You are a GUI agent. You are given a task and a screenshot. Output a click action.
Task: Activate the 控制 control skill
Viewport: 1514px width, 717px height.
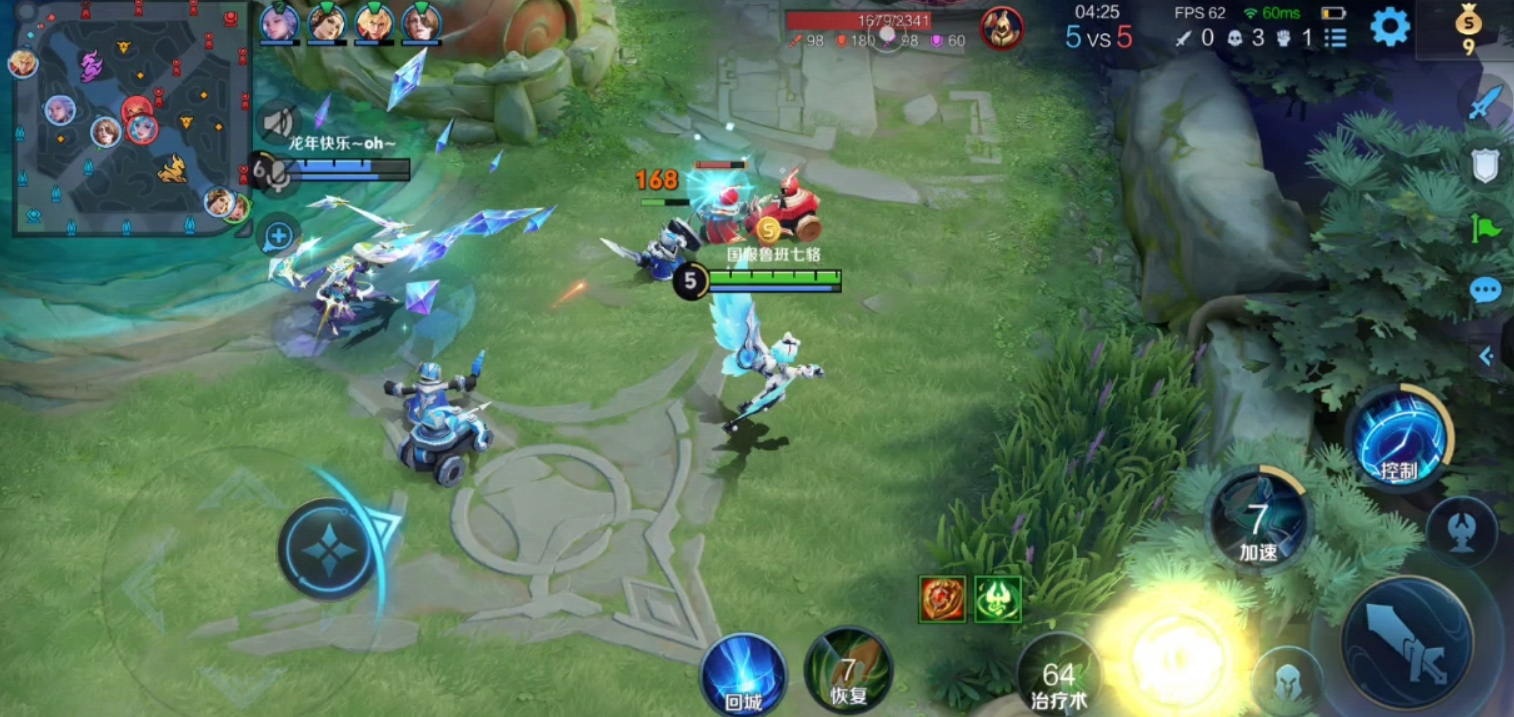click(1397, 439)
